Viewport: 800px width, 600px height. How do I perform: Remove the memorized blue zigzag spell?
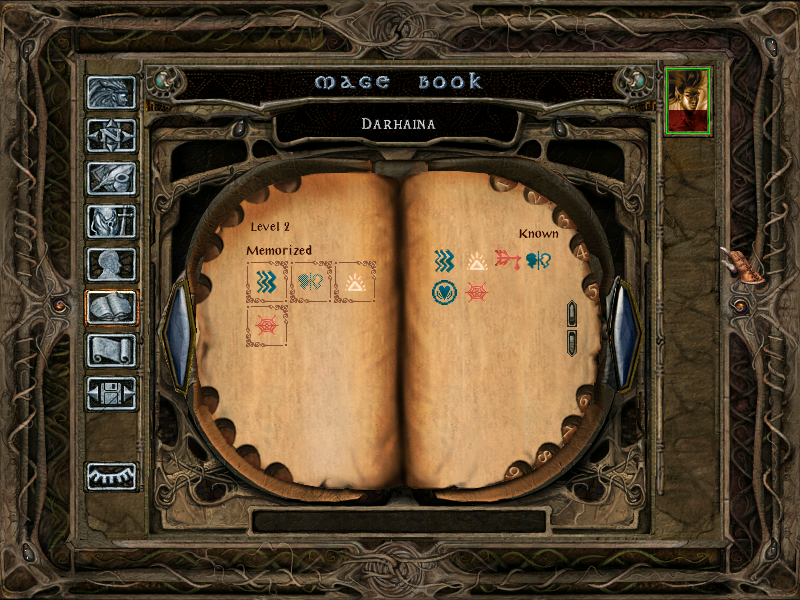pos(268,282)
